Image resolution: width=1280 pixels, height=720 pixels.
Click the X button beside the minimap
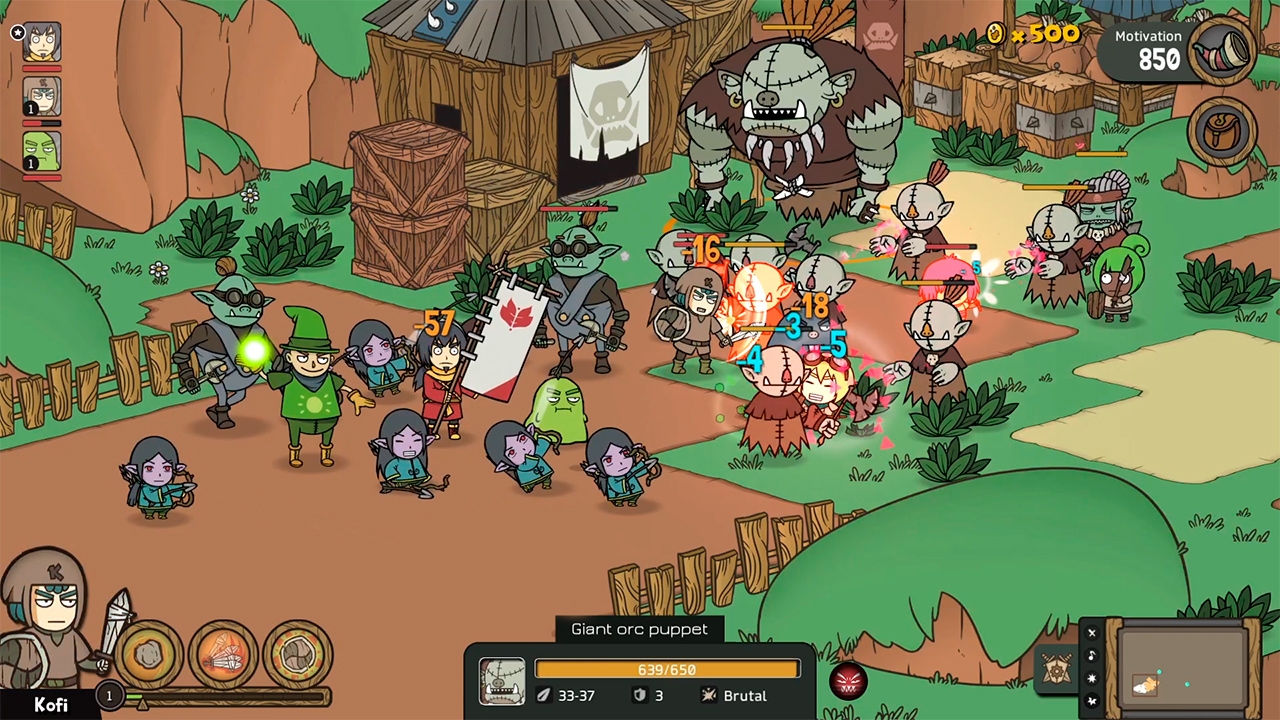point(1092,633)
